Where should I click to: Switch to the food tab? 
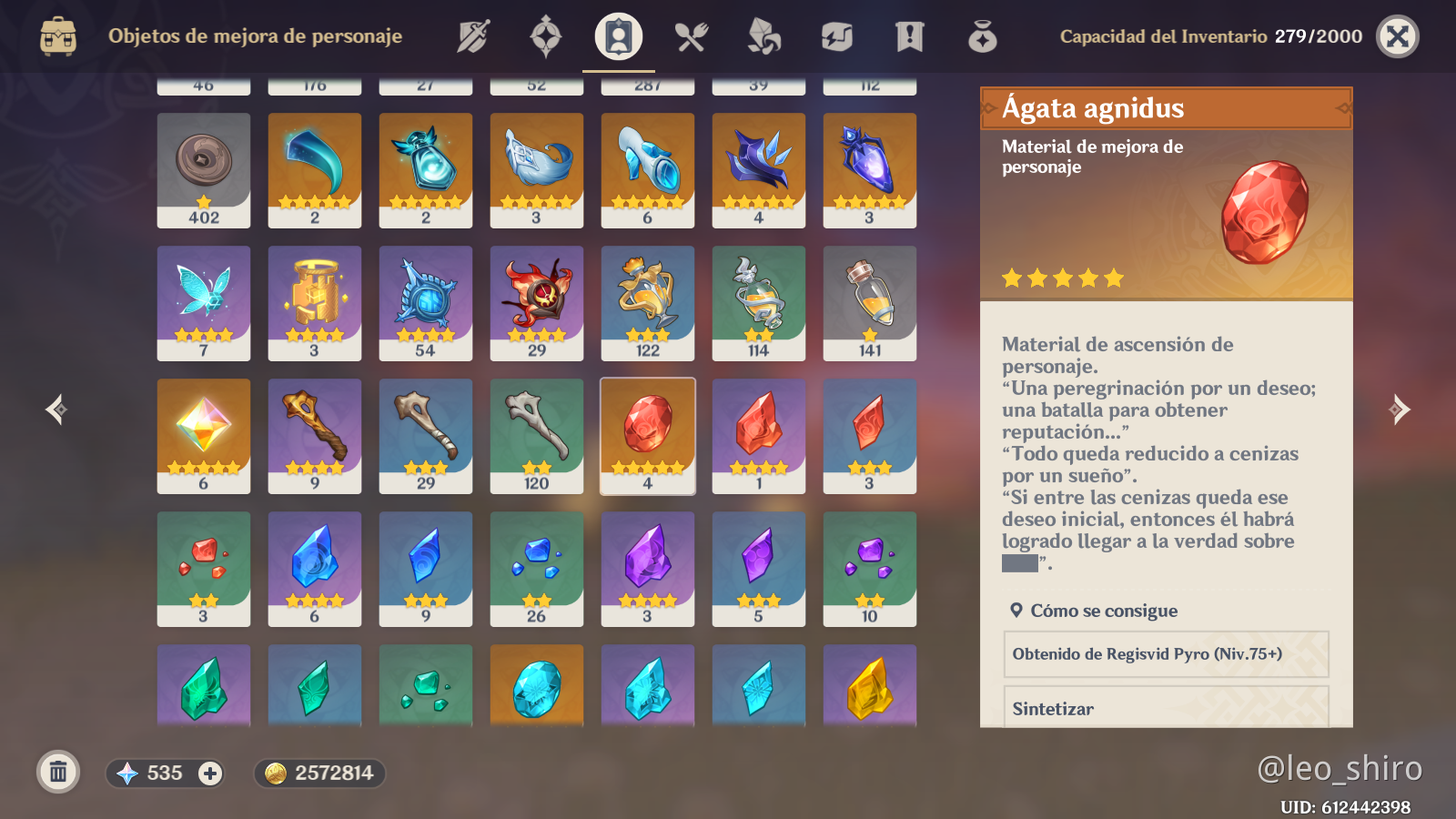pyautogui.click(x=692, y=36)
